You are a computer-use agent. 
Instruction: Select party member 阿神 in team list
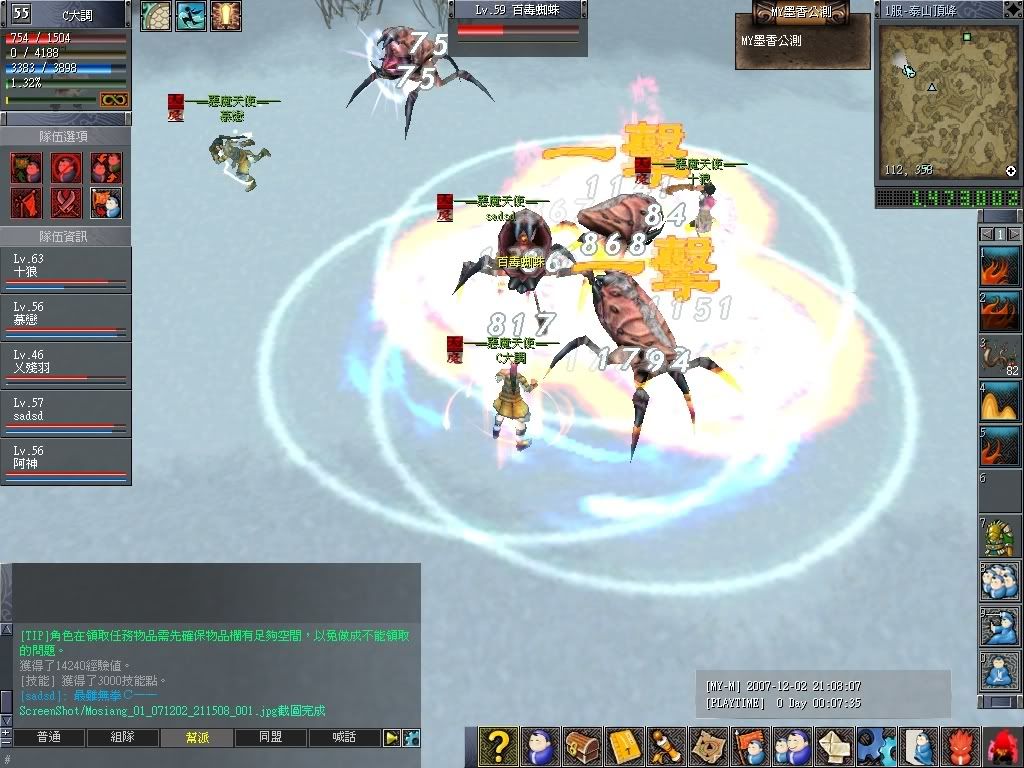[66, 462]
